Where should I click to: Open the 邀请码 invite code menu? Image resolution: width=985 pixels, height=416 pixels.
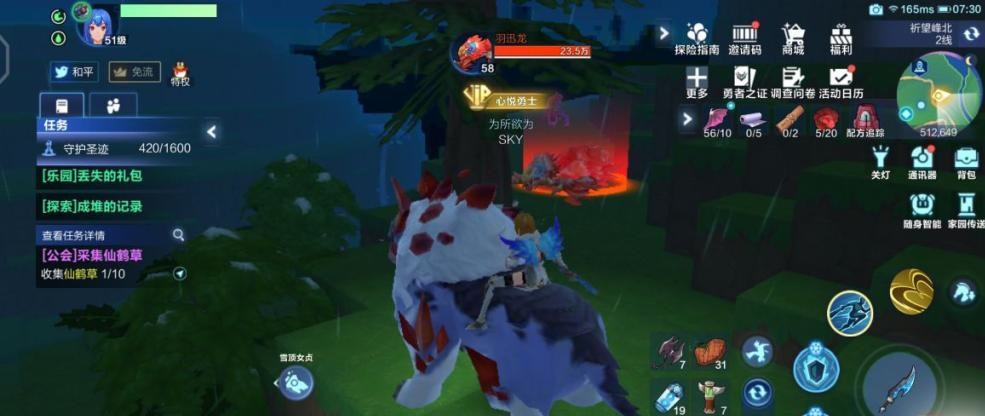coord(744,36)
